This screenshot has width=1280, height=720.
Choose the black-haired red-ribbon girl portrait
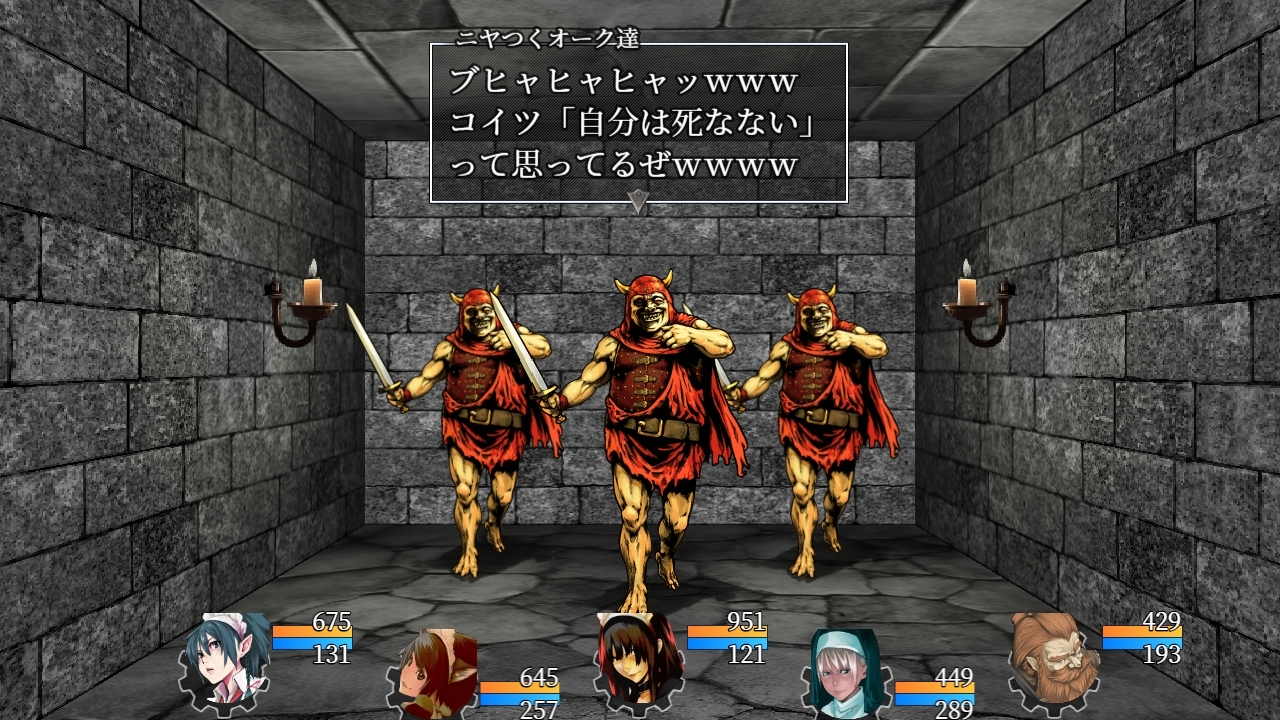coord(640,658)
